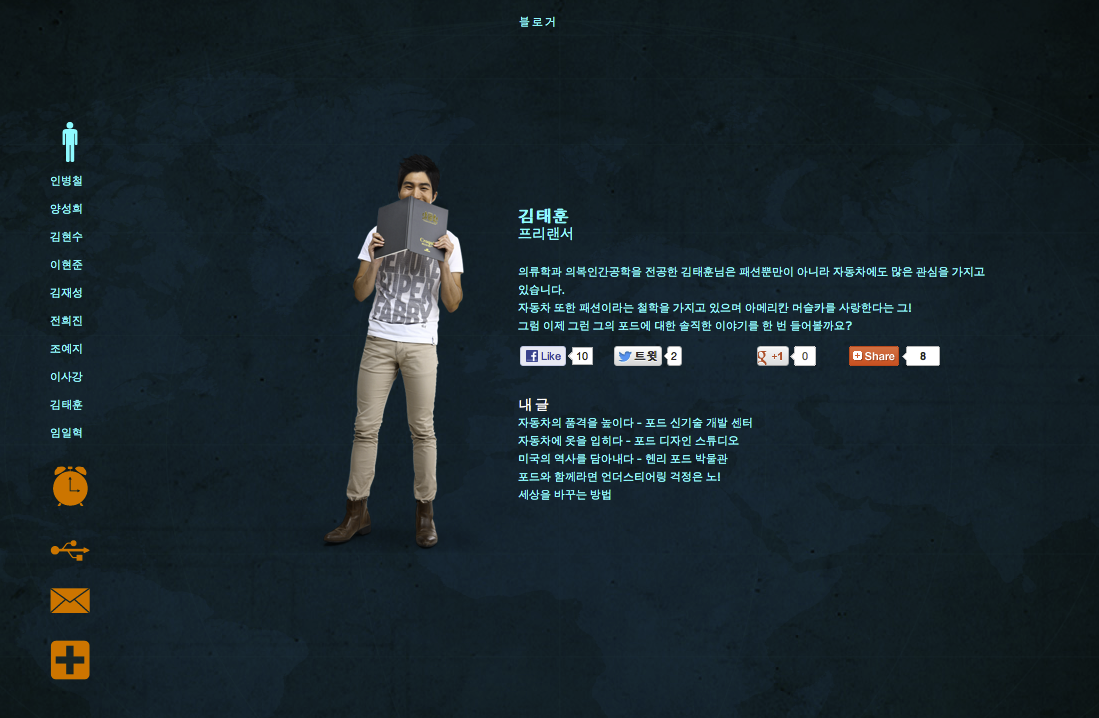Choose 조예지 from the blogger list
Screen dimensions: 1099x718
click(x=66, y=349)
